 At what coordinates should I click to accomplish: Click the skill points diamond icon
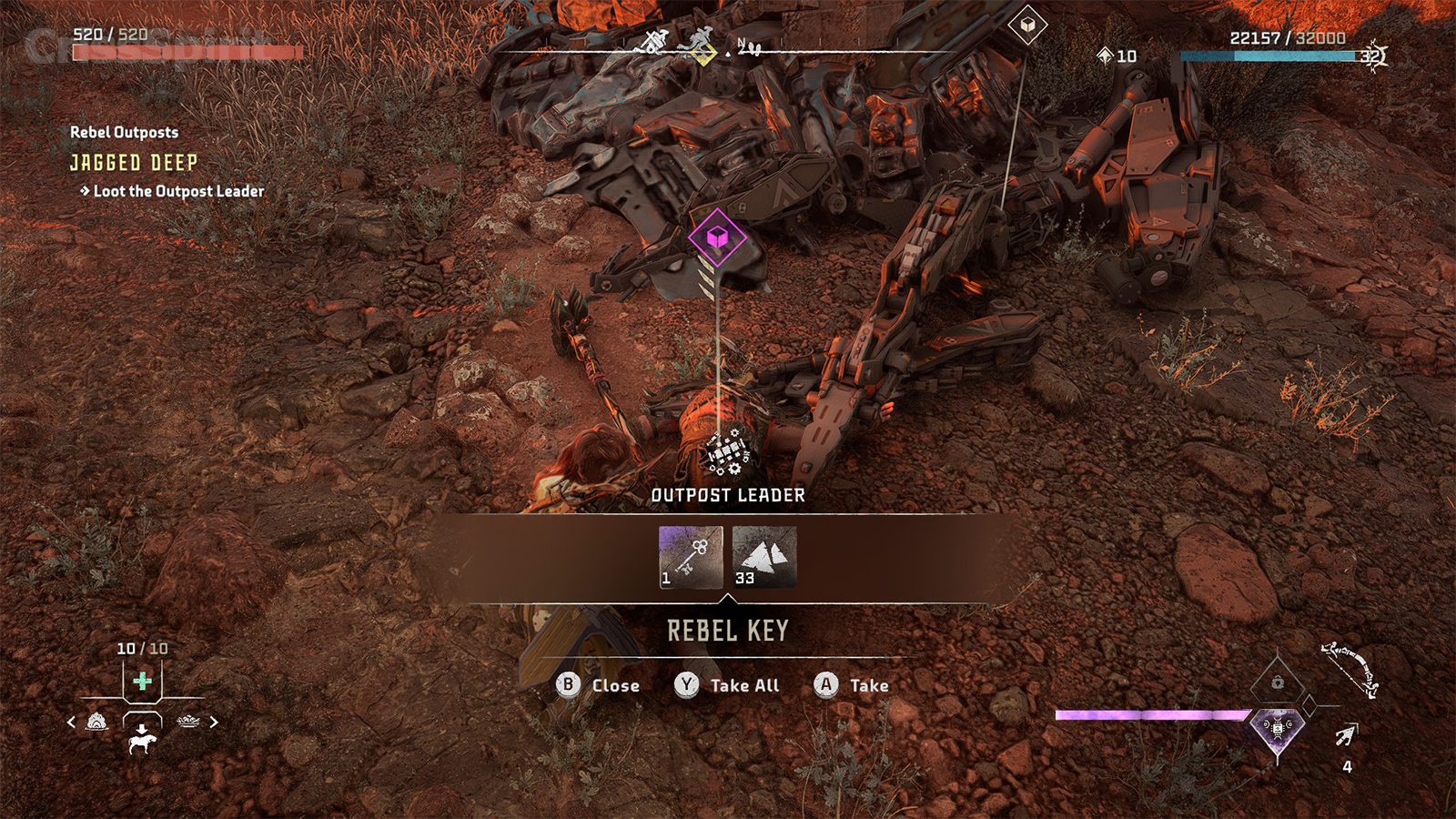pos(1105,56)
